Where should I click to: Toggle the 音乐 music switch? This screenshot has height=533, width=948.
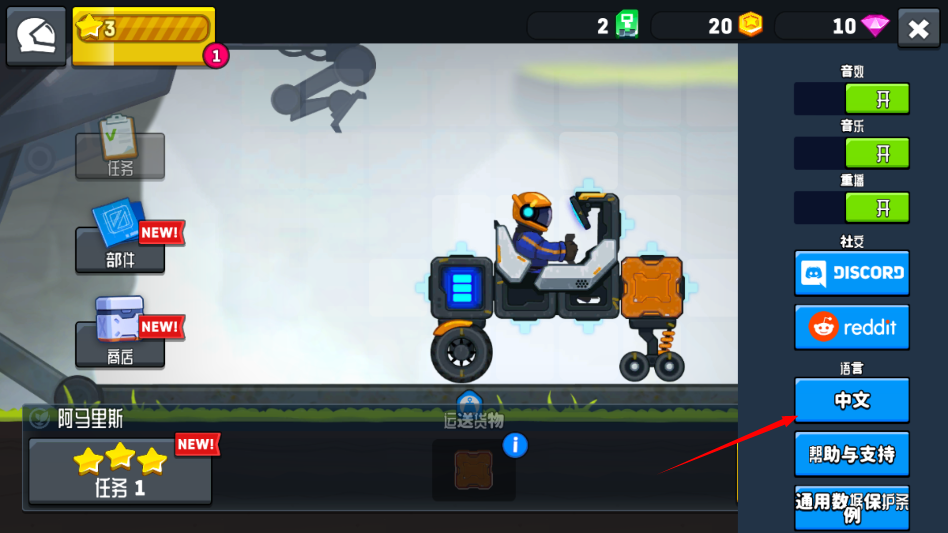(852, 153)
